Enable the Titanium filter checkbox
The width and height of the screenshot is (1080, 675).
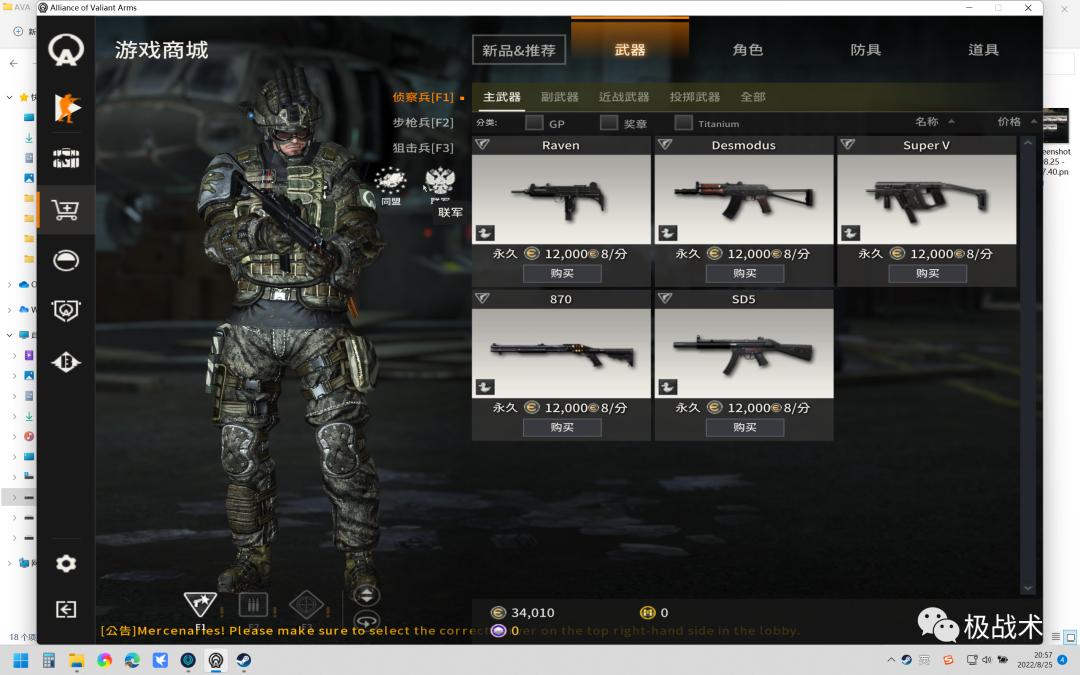coord(683,123)
